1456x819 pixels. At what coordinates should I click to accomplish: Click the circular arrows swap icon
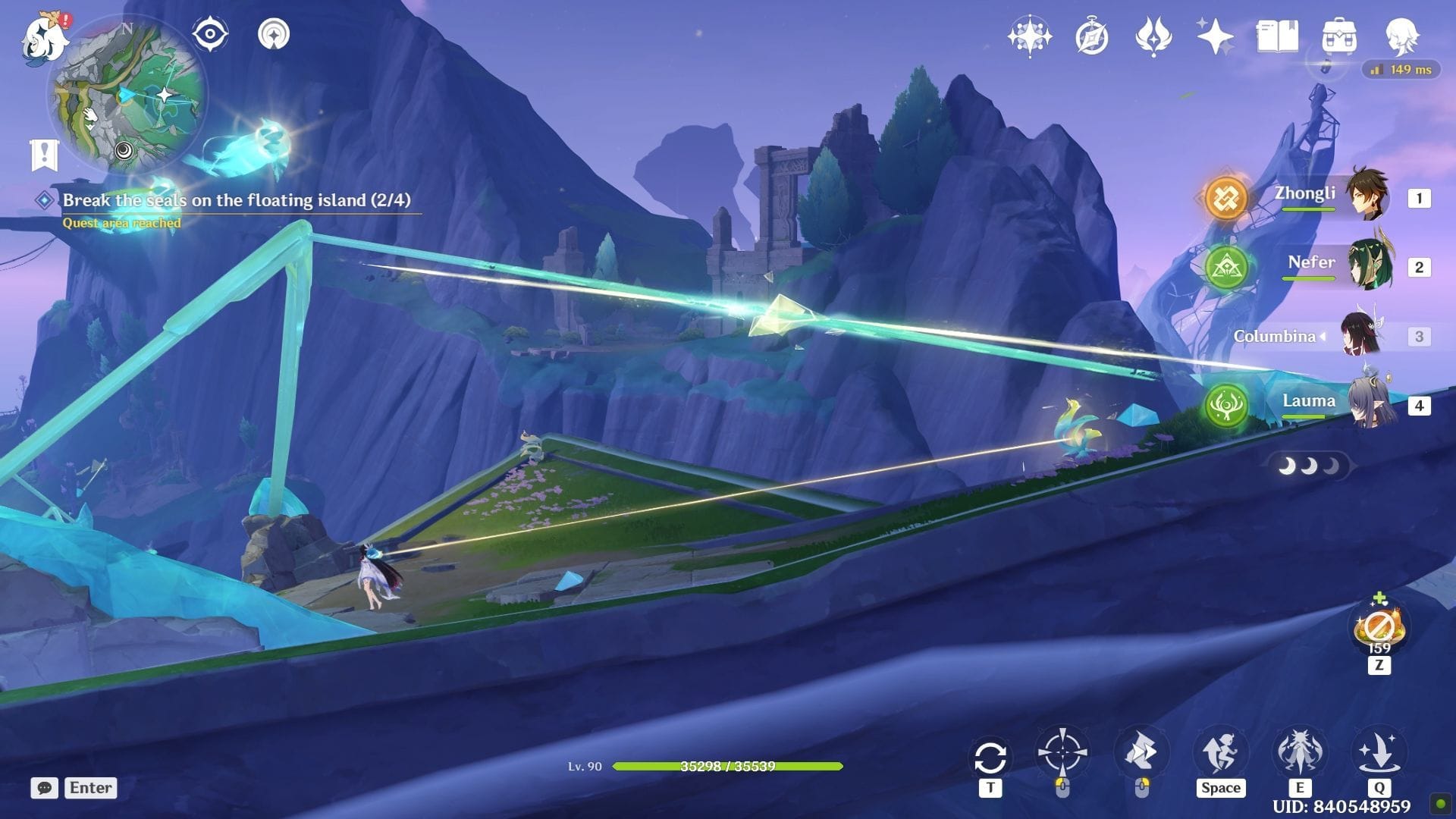990,757
